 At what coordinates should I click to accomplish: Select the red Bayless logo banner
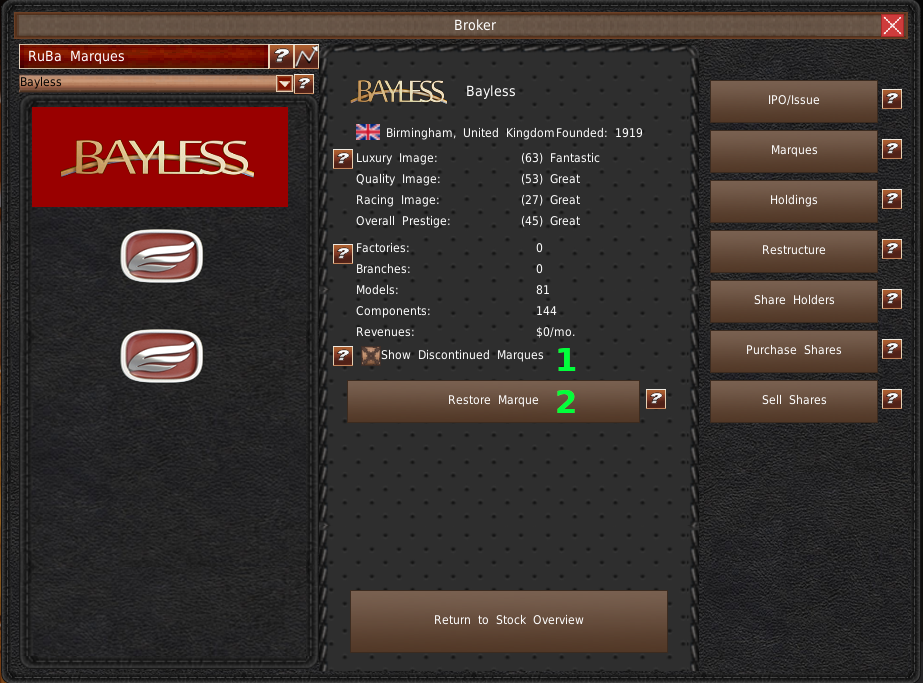point(160,157)
